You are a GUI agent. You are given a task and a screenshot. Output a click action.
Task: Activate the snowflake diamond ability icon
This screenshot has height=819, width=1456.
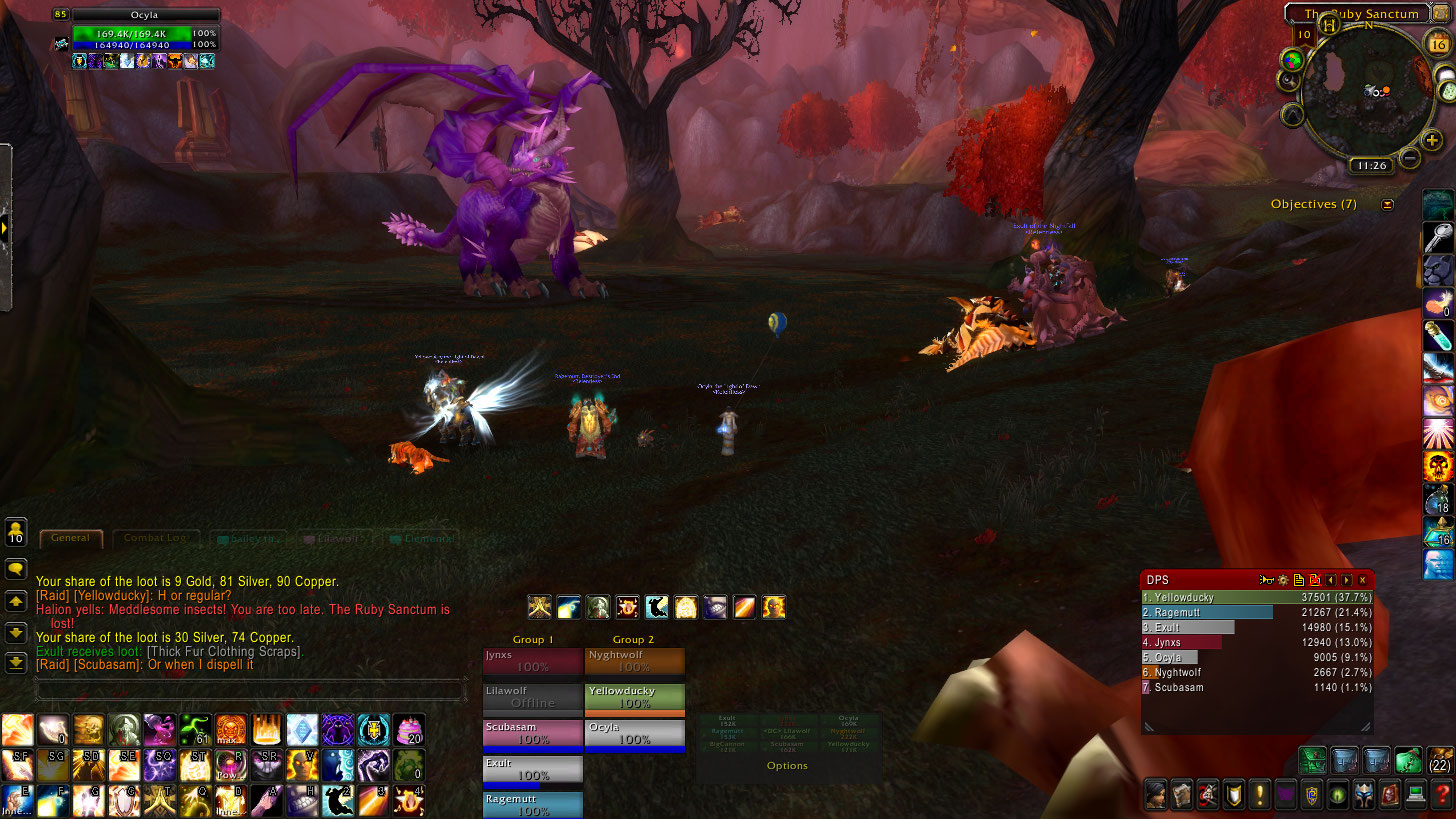pyautogui.click(x=301, y=729)
